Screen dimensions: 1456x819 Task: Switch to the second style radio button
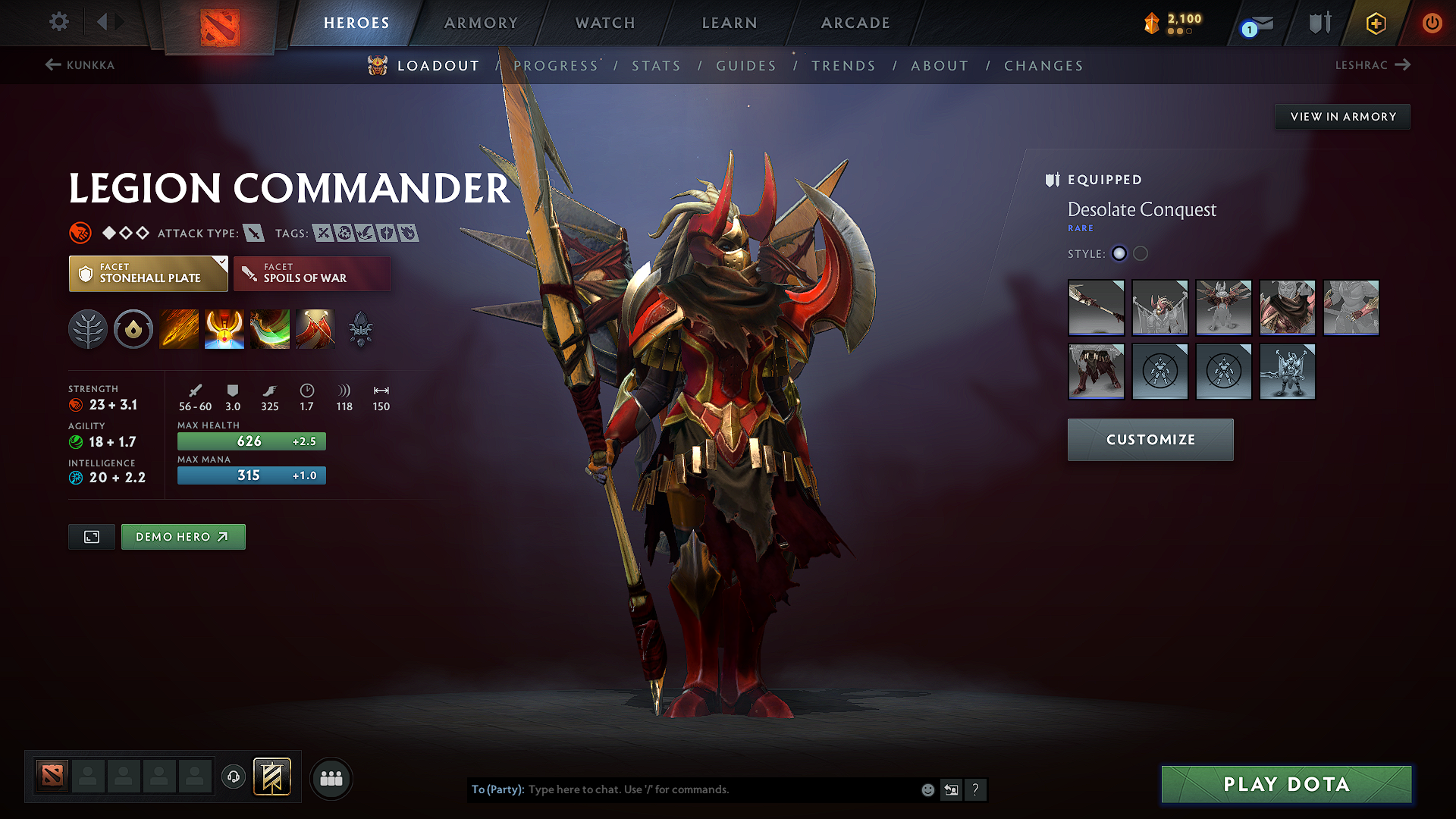(x=1140, y=253)
